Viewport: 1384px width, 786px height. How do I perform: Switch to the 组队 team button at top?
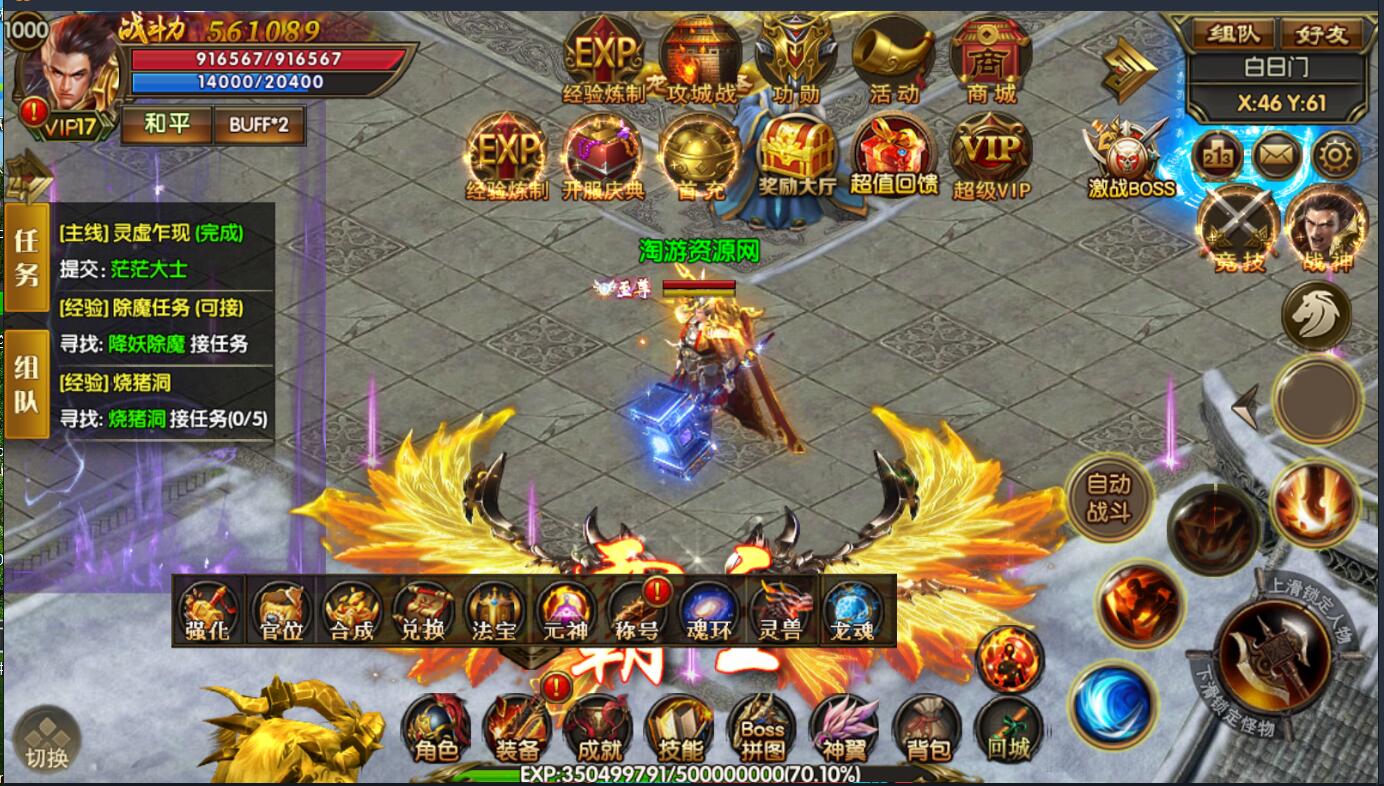coord(1231,35)
